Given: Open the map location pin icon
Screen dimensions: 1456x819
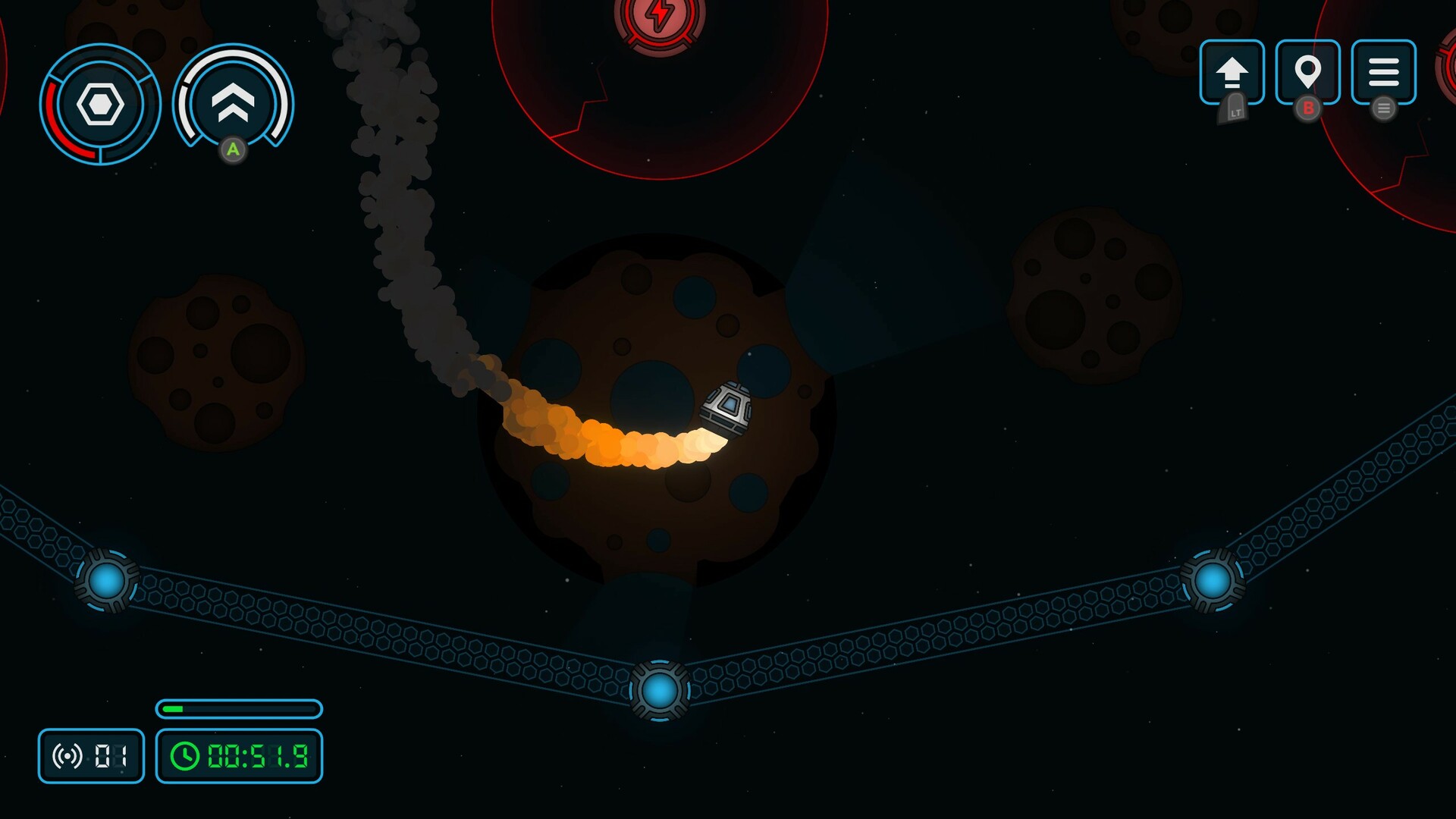Looking at the screenshot, I should pos(1307,71).
